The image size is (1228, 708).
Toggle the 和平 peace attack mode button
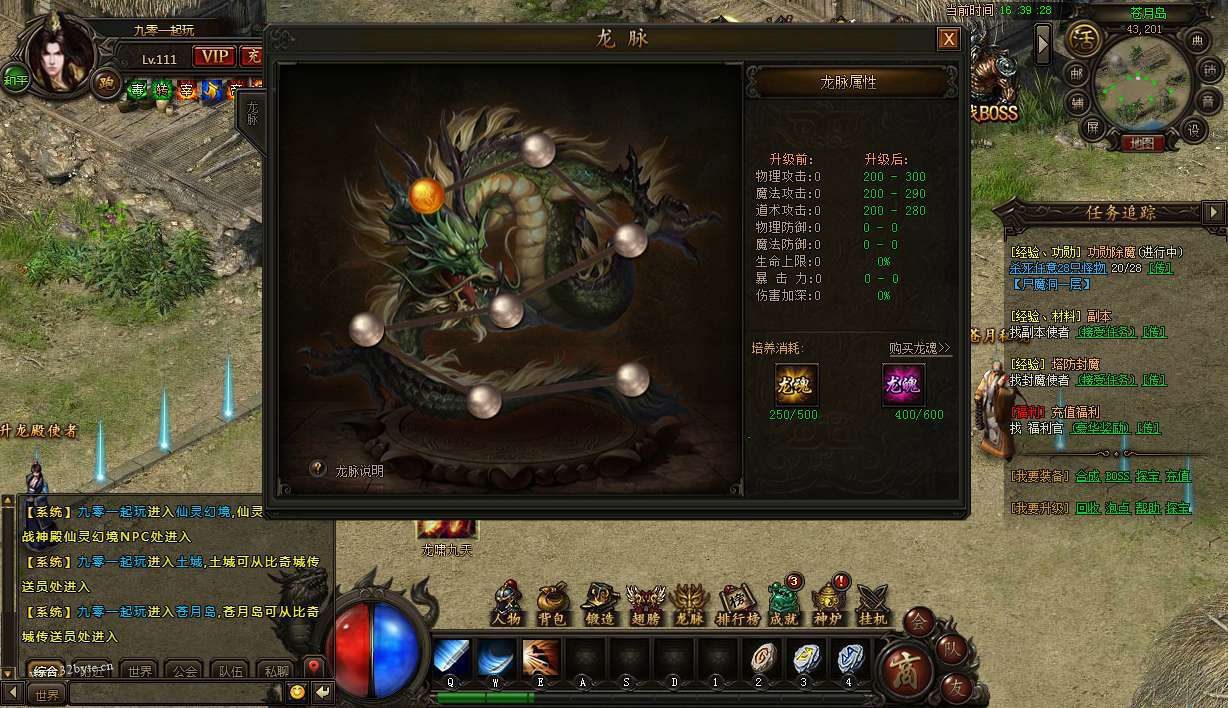point(15,79)
